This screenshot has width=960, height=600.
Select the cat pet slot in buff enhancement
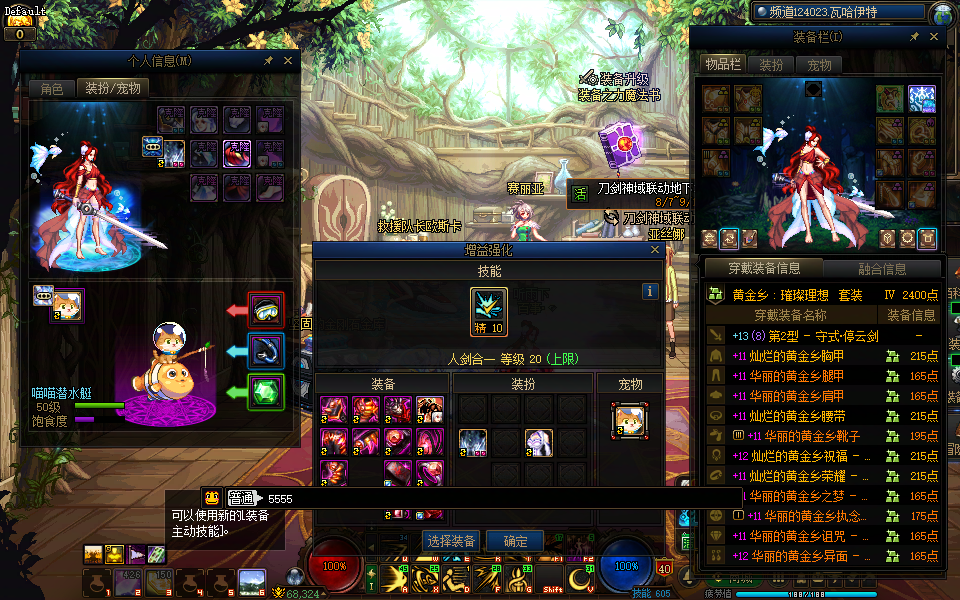tap(630, 420)
